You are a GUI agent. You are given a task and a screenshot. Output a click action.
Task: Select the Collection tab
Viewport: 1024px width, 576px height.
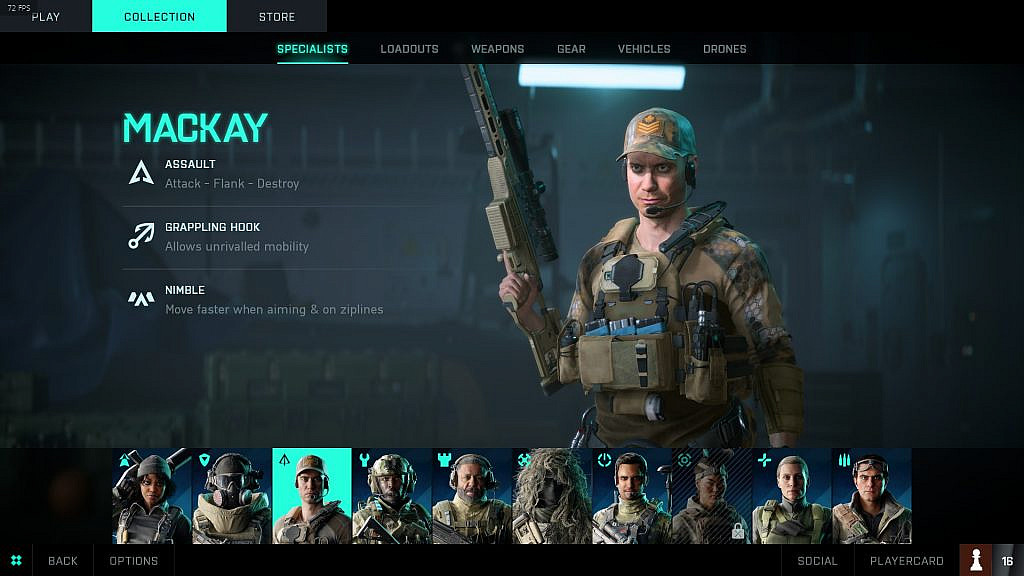click(x=159, y=16)
